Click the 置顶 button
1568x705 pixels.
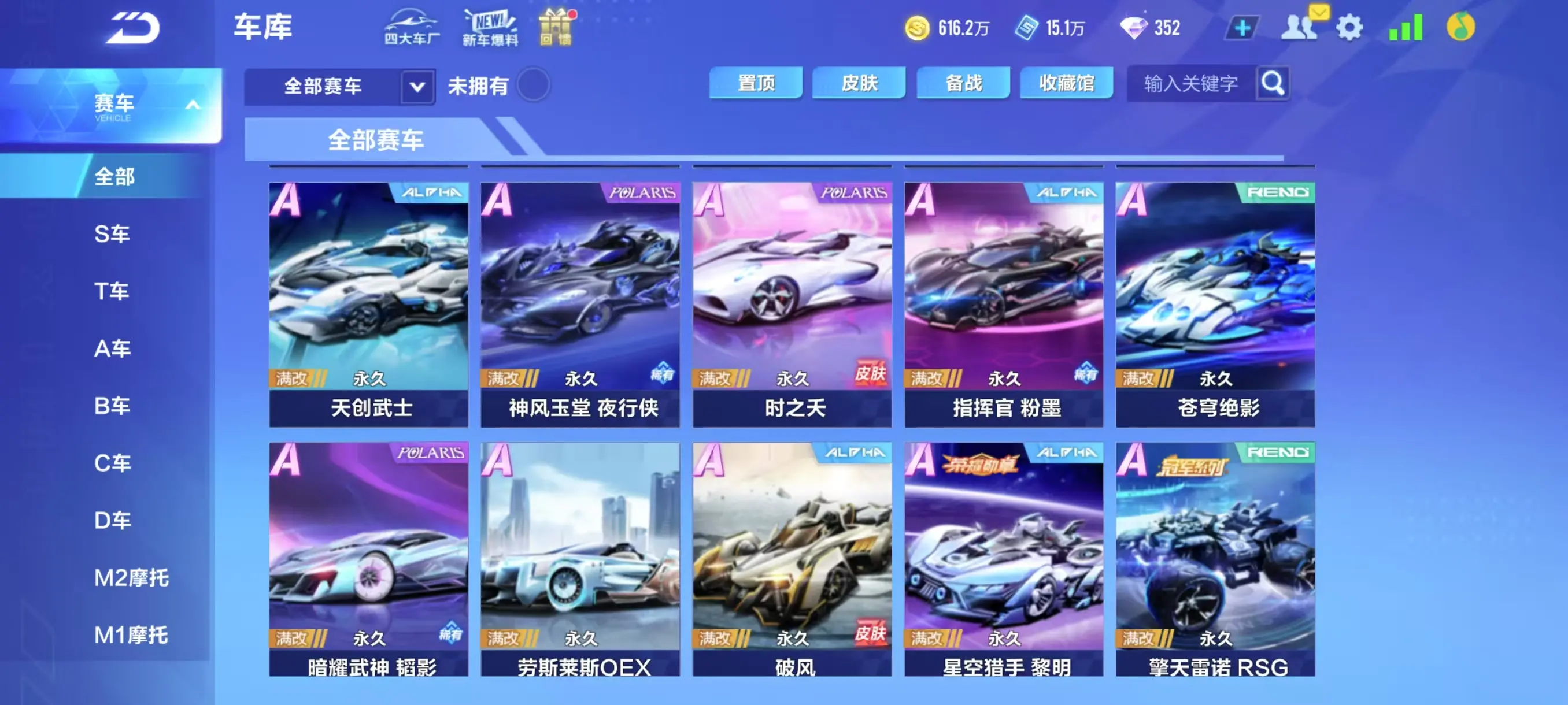pos(756,82)
